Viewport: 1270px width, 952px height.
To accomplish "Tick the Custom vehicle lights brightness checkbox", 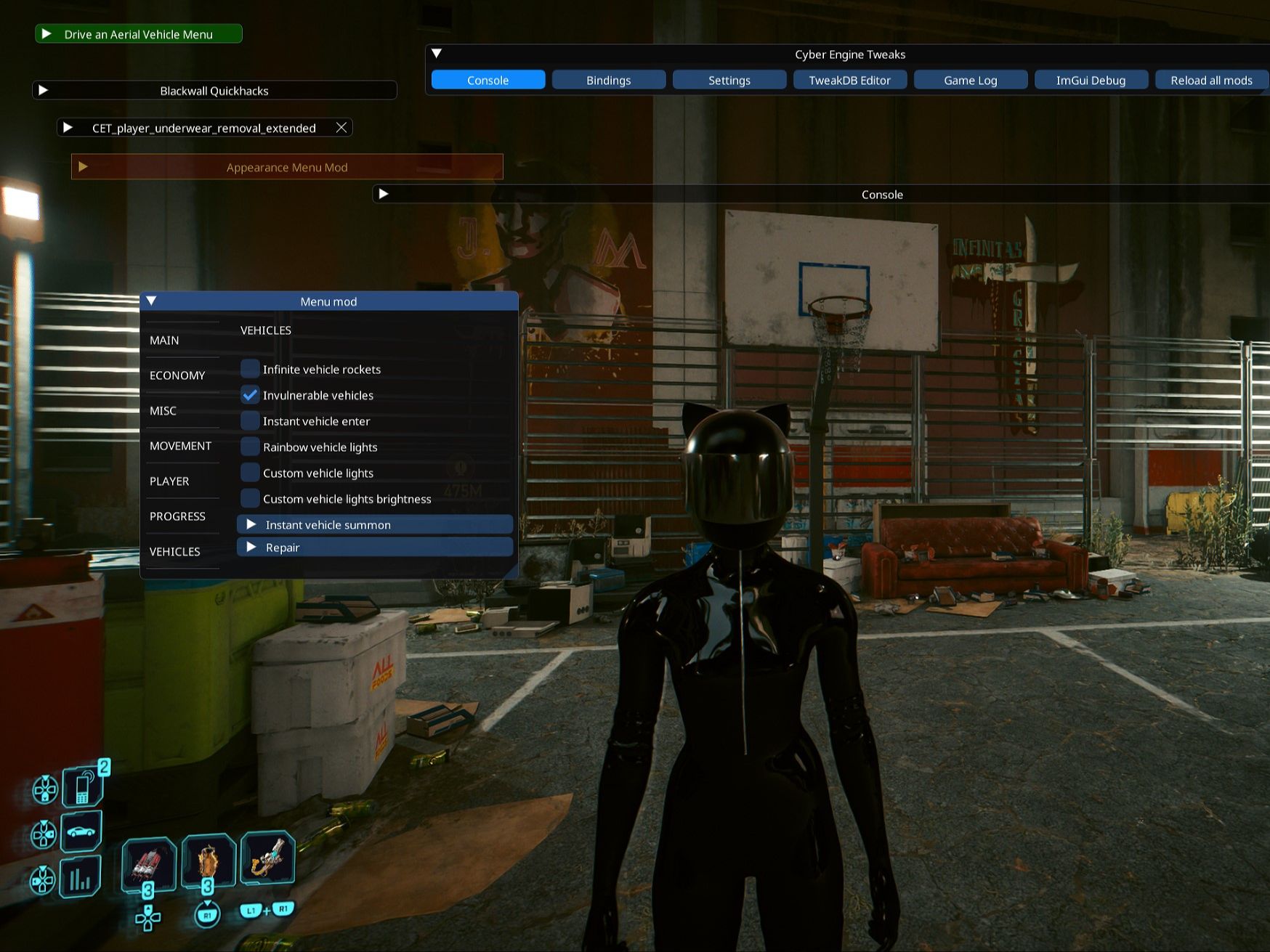I will [250, 499].
